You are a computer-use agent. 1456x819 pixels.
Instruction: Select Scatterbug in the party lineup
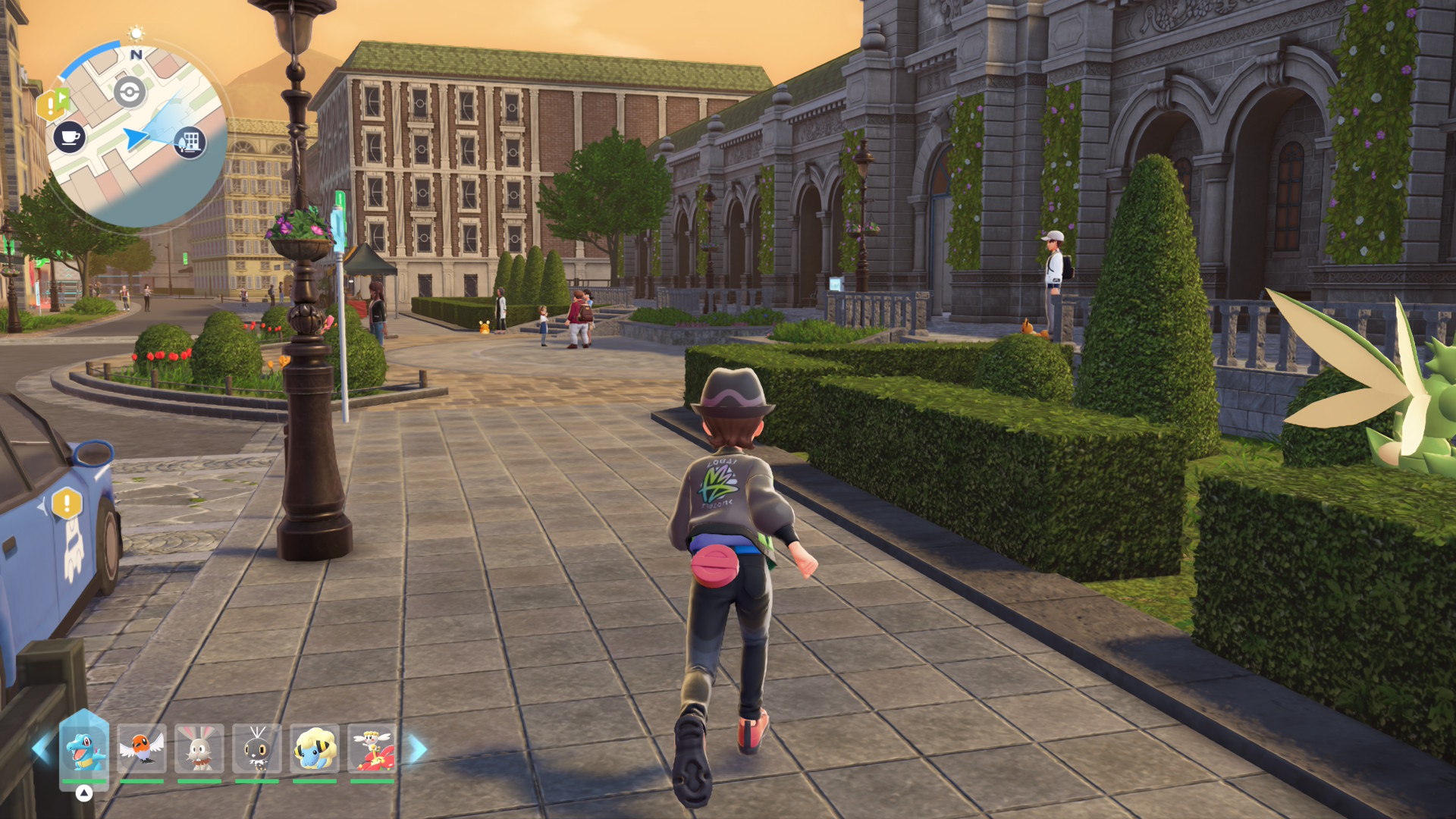point(257,749)
